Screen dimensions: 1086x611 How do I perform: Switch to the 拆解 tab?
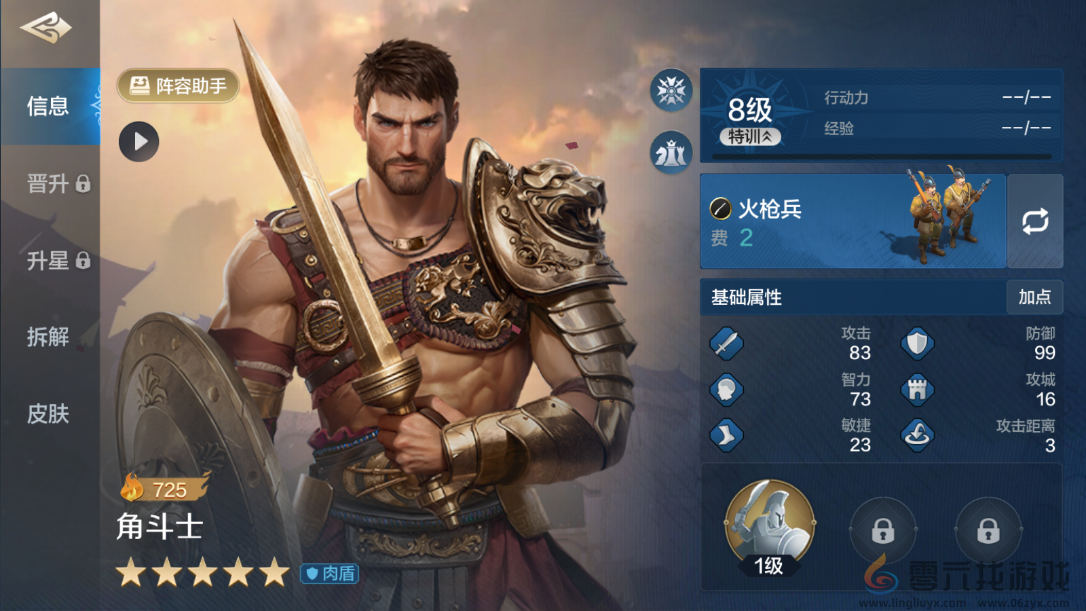pyautogui.click(x=48, y=337)
